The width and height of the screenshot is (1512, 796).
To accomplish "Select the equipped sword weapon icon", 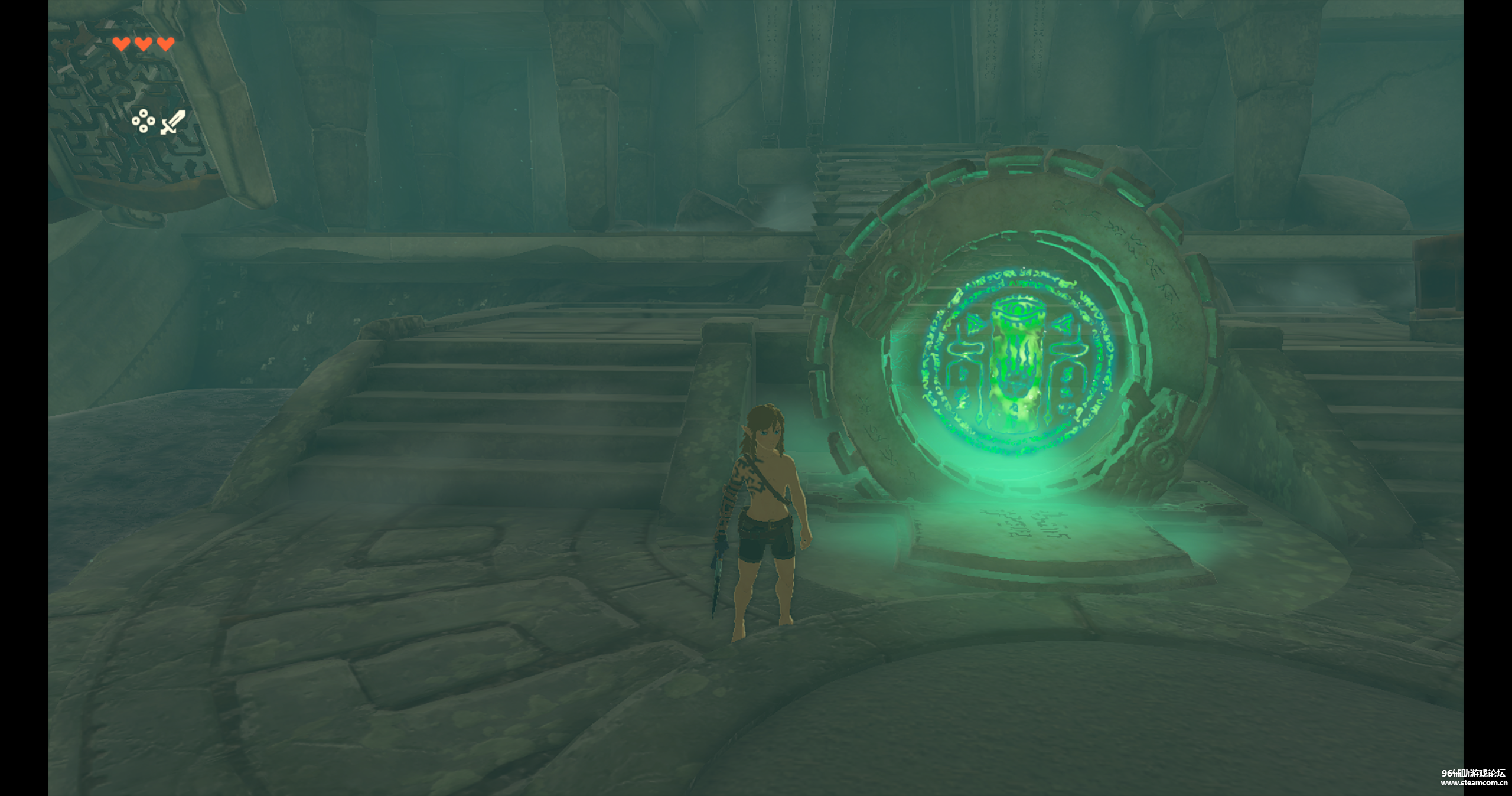I will point(172,122).
